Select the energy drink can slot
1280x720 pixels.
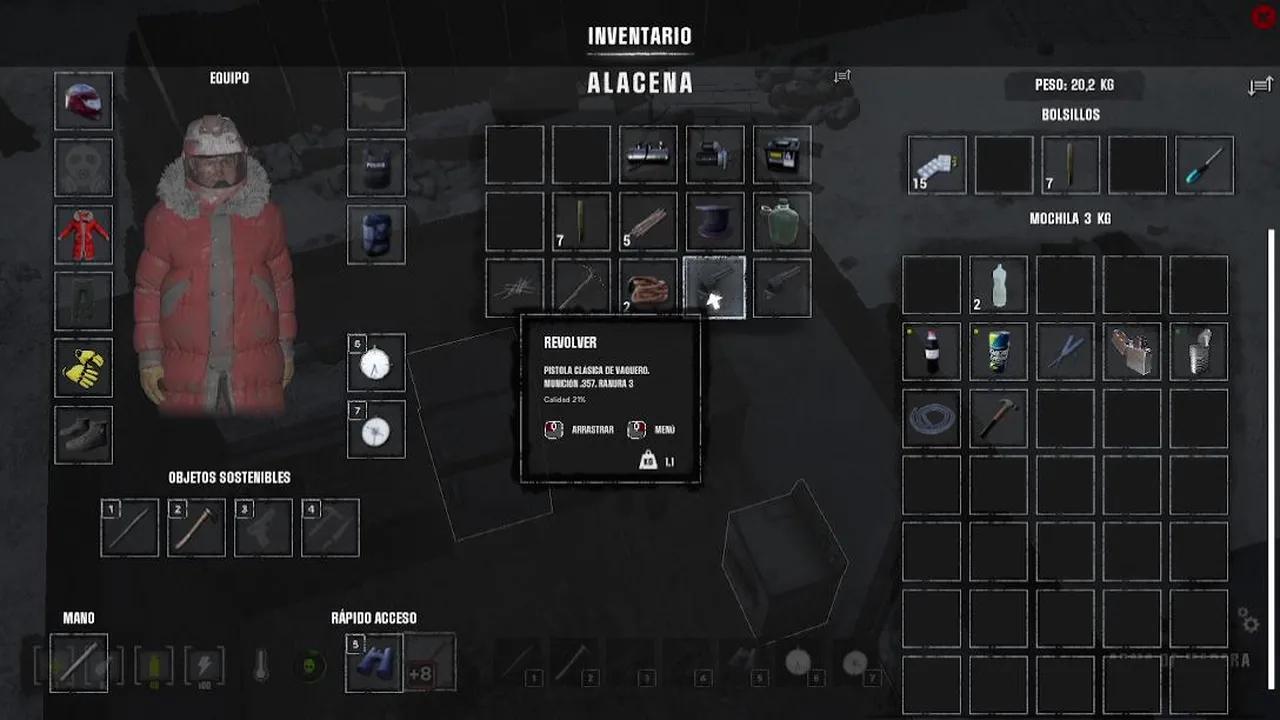[998, 351]
